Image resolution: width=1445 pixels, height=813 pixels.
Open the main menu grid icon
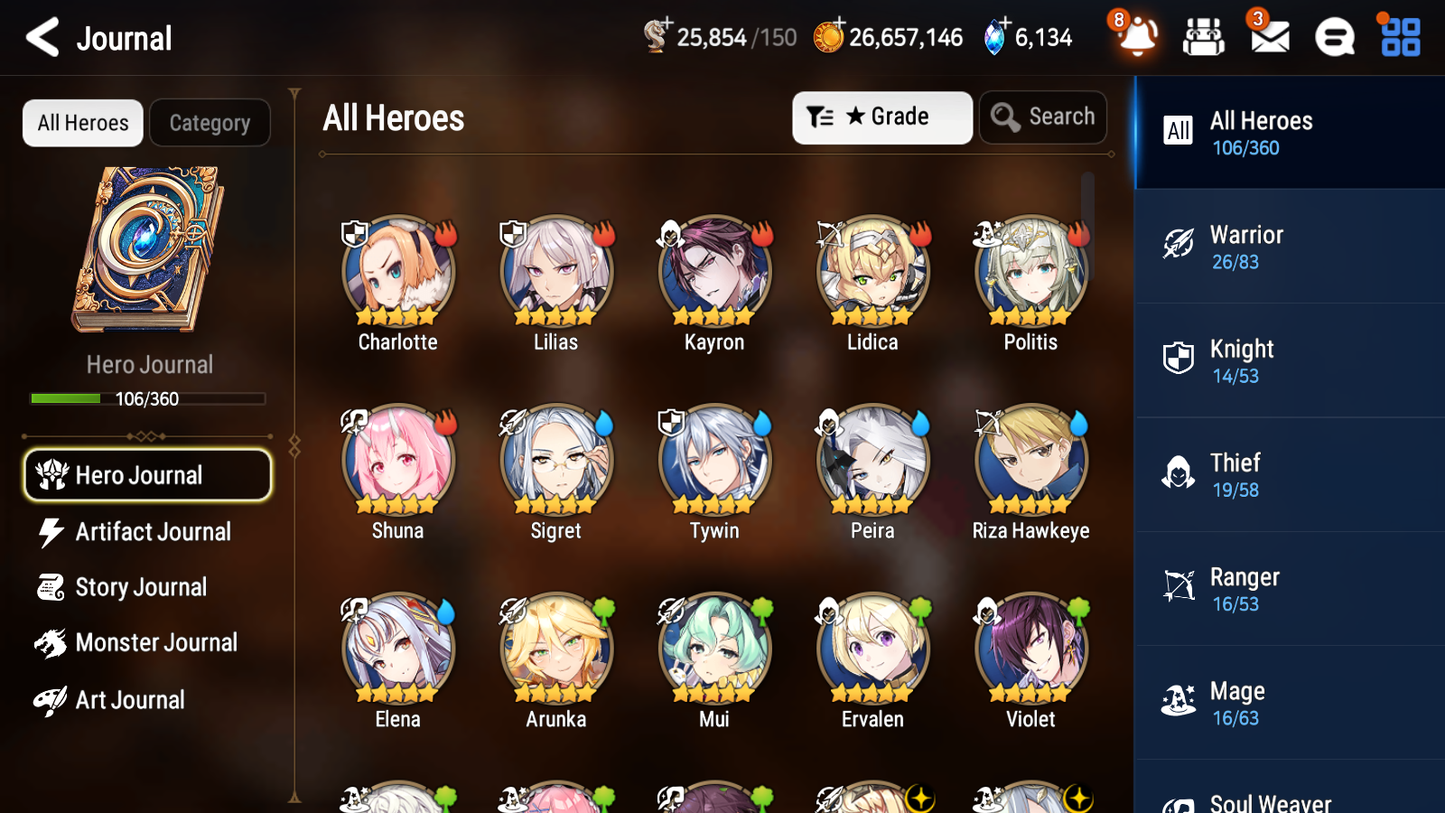(x=1398, y=36)
